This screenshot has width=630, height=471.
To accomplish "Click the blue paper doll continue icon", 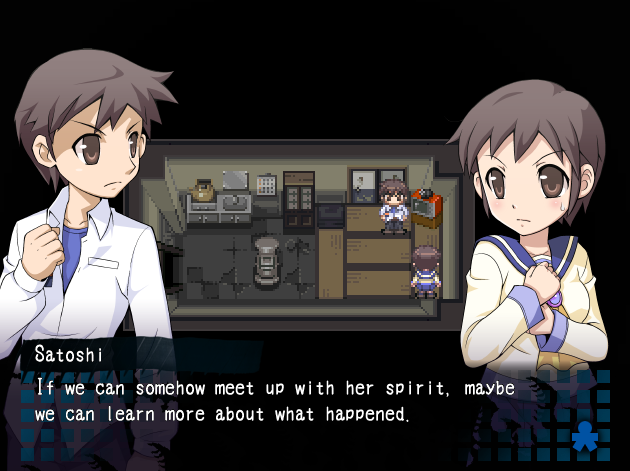I will (x=585, y=436).
